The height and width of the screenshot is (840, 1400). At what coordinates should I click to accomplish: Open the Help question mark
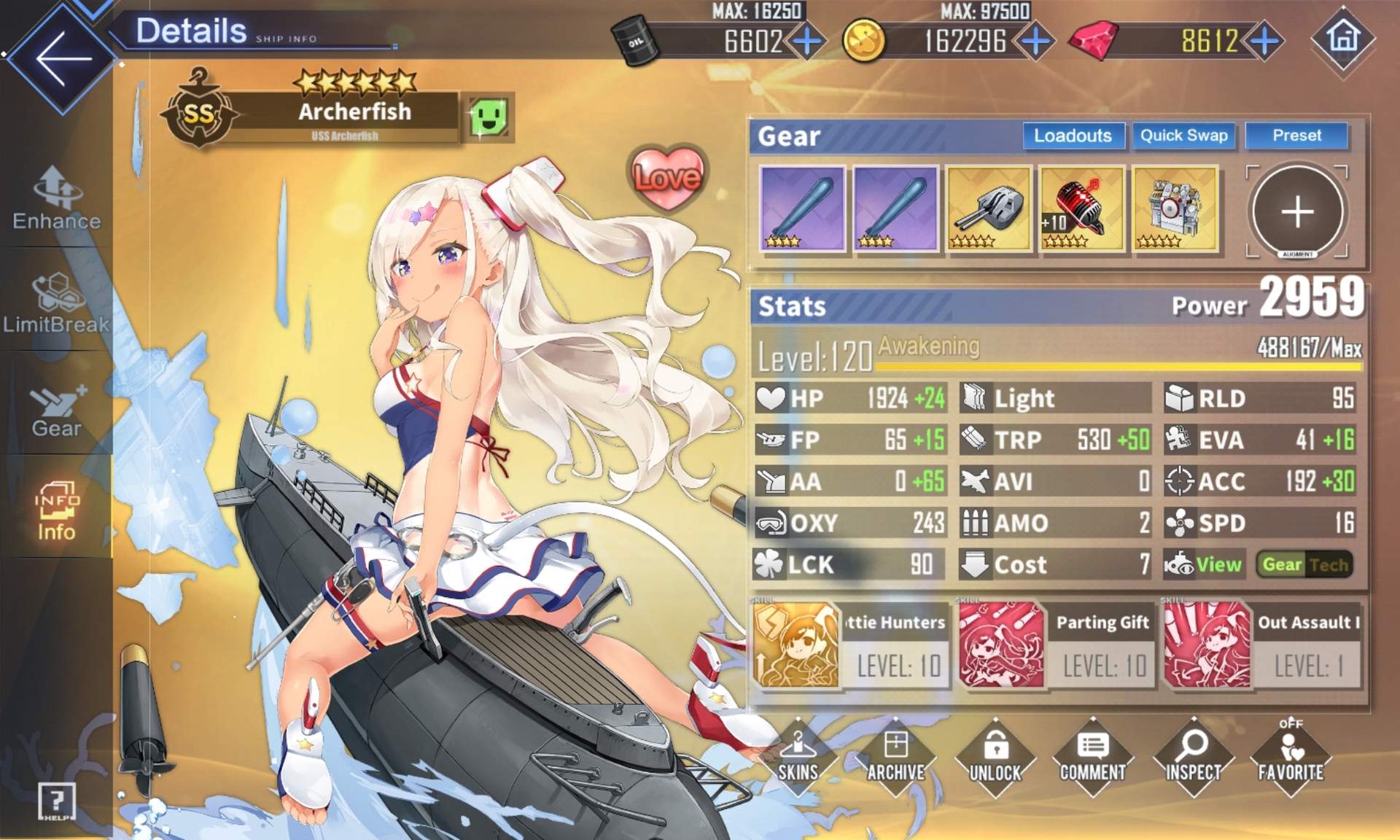(56, 801)
